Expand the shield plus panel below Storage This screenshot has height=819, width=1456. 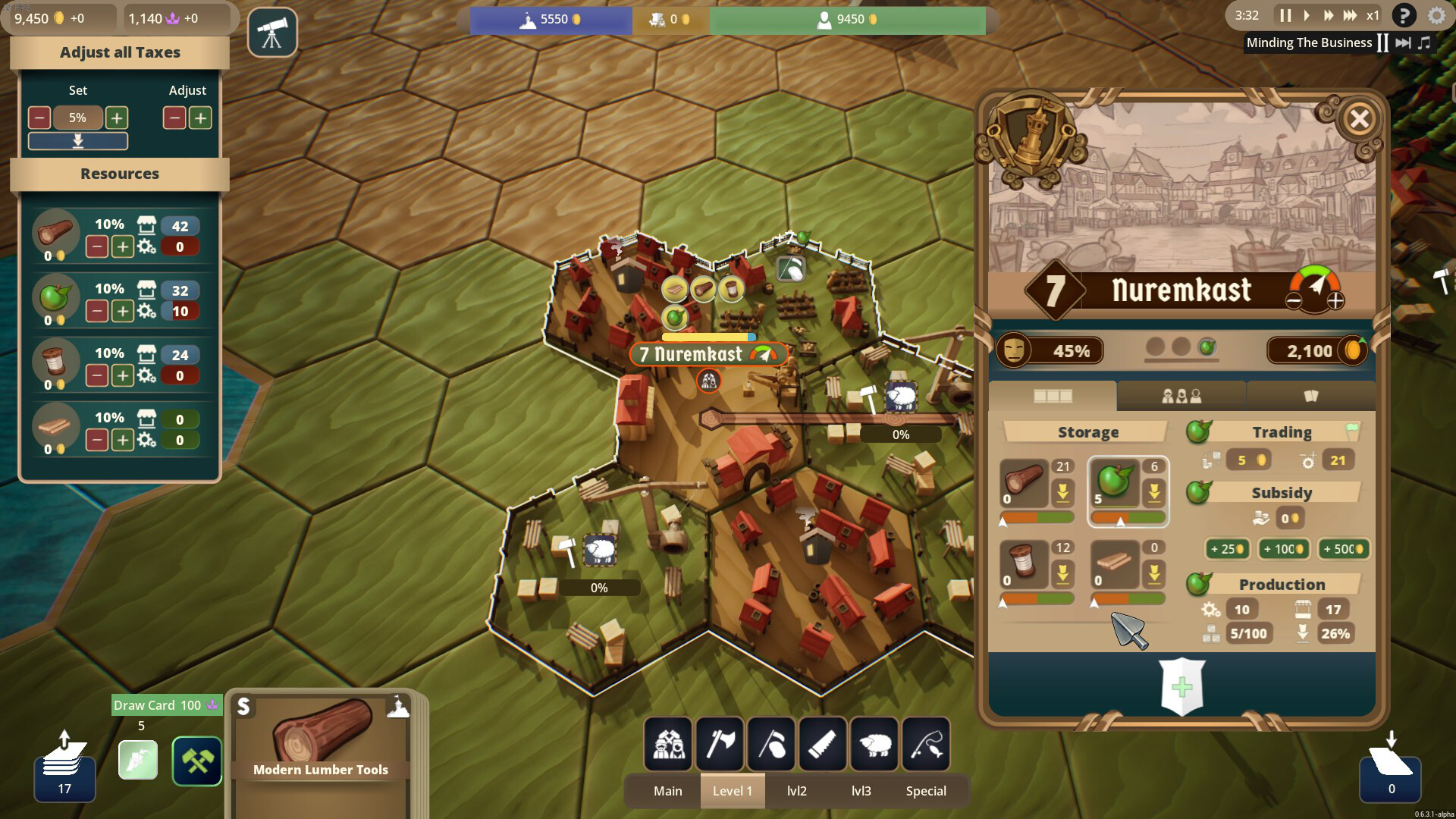pyautogui.click(x=1183, y=686)
